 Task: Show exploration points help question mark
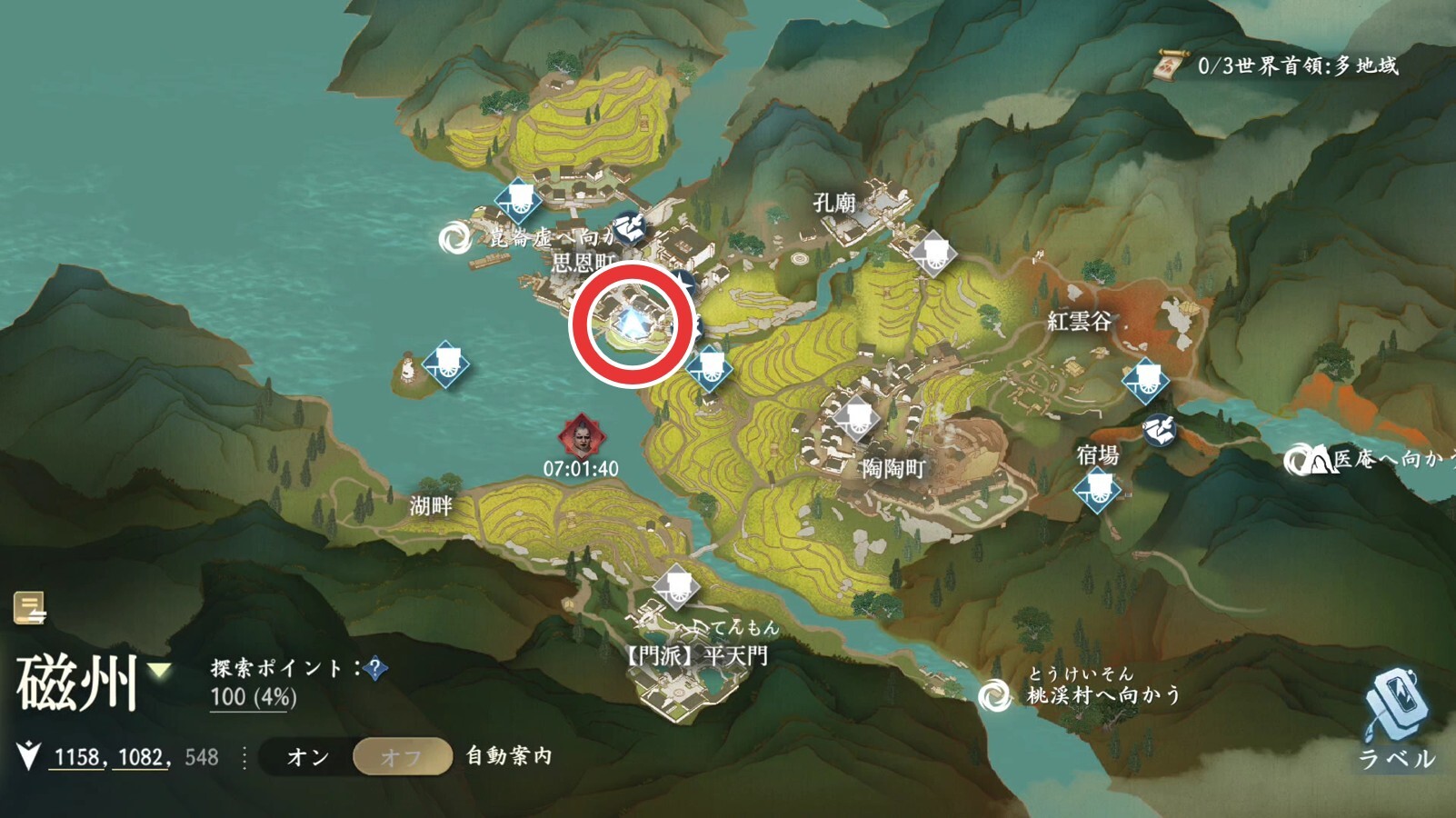point(374,670)
